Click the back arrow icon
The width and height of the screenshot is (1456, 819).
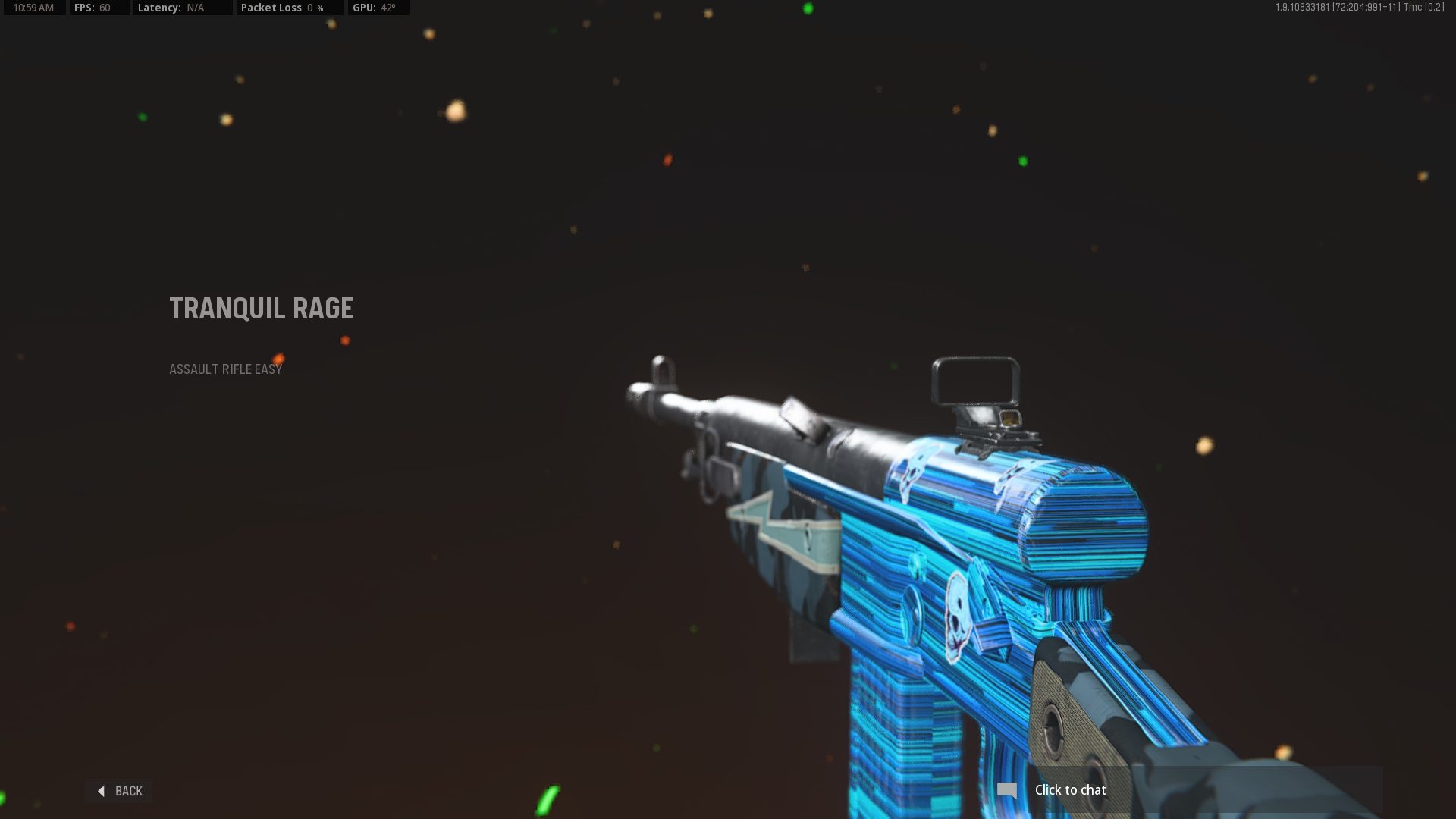pos(101,790)
